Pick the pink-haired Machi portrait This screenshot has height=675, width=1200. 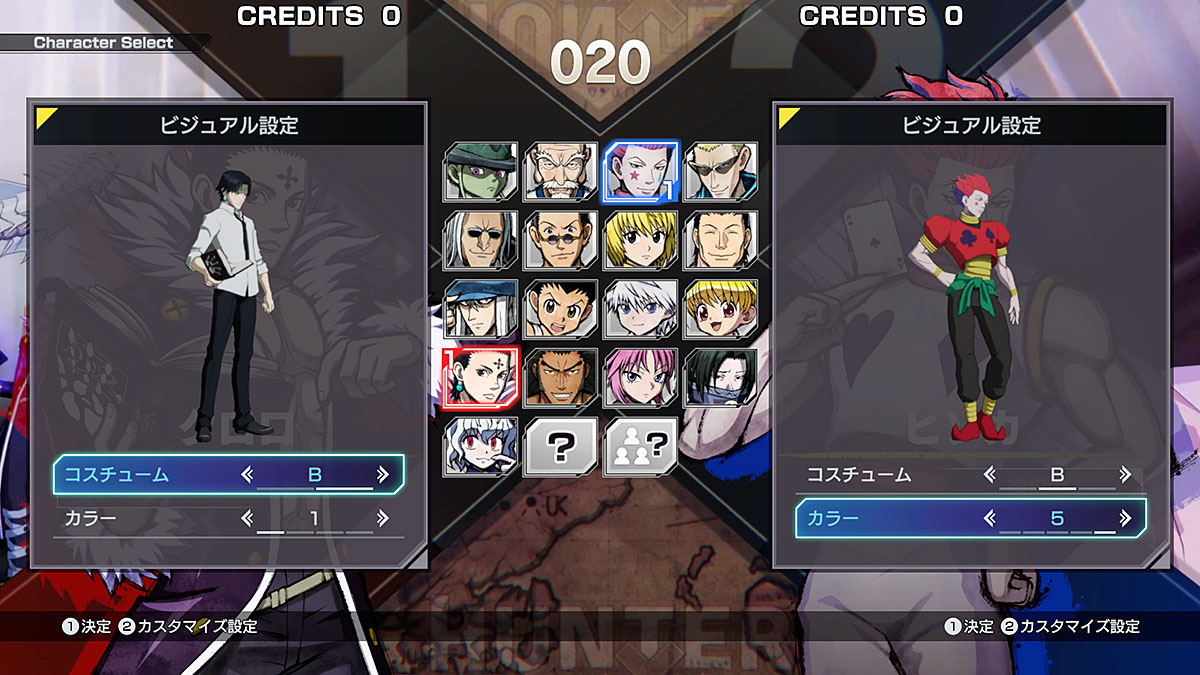pos(640,378)
